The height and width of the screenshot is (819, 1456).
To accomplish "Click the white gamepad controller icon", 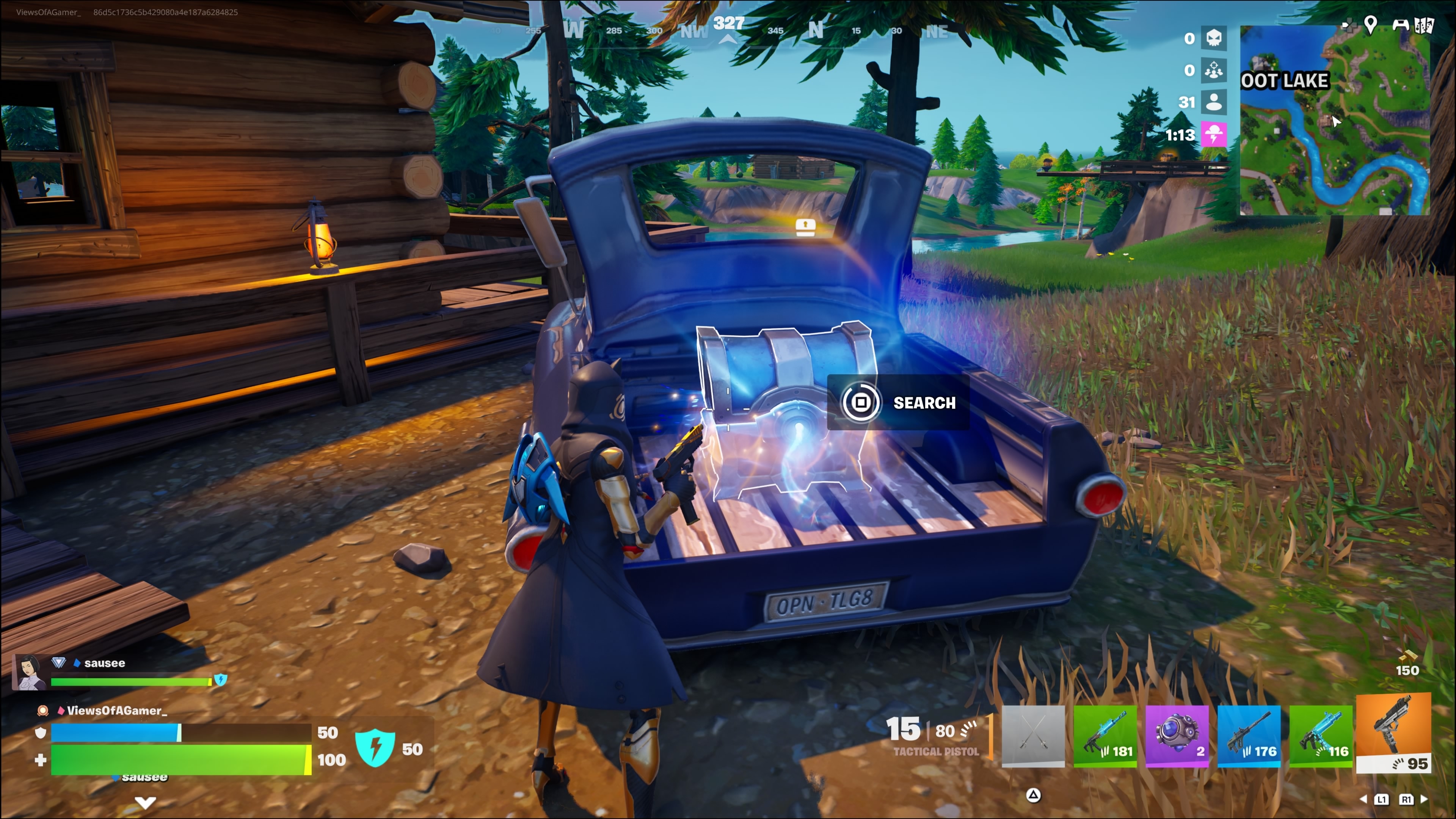I will click(x=1400, y=24).
